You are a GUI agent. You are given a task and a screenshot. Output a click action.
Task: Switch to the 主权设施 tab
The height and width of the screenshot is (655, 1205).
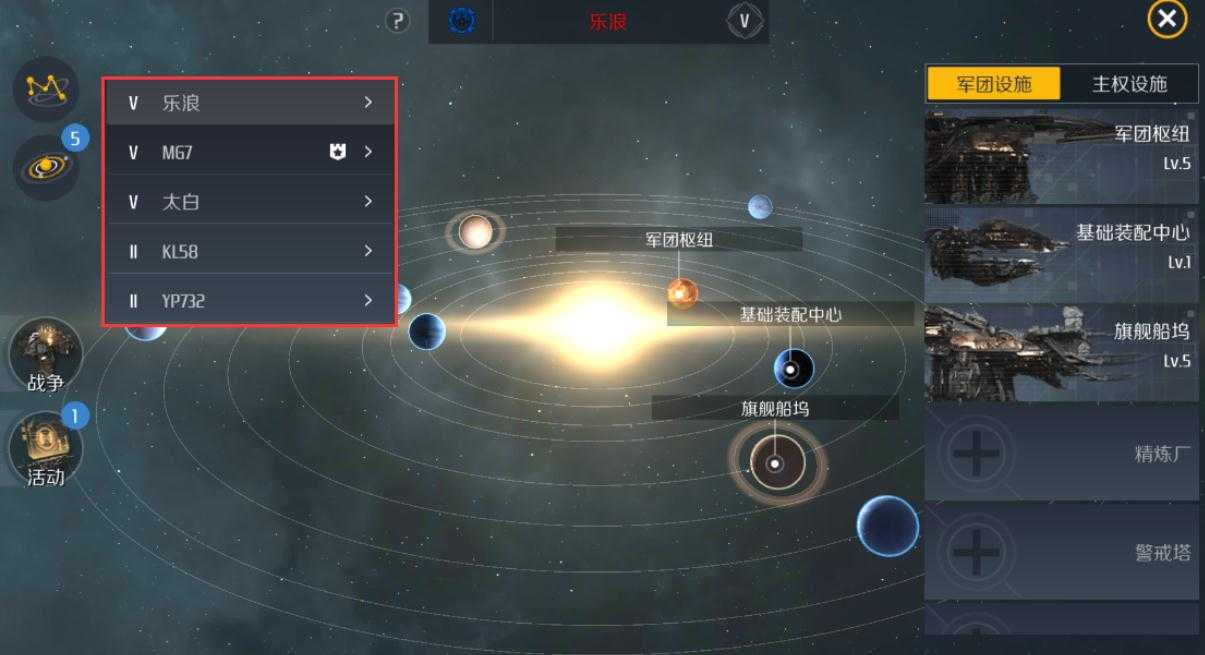tap(1129, 84)
